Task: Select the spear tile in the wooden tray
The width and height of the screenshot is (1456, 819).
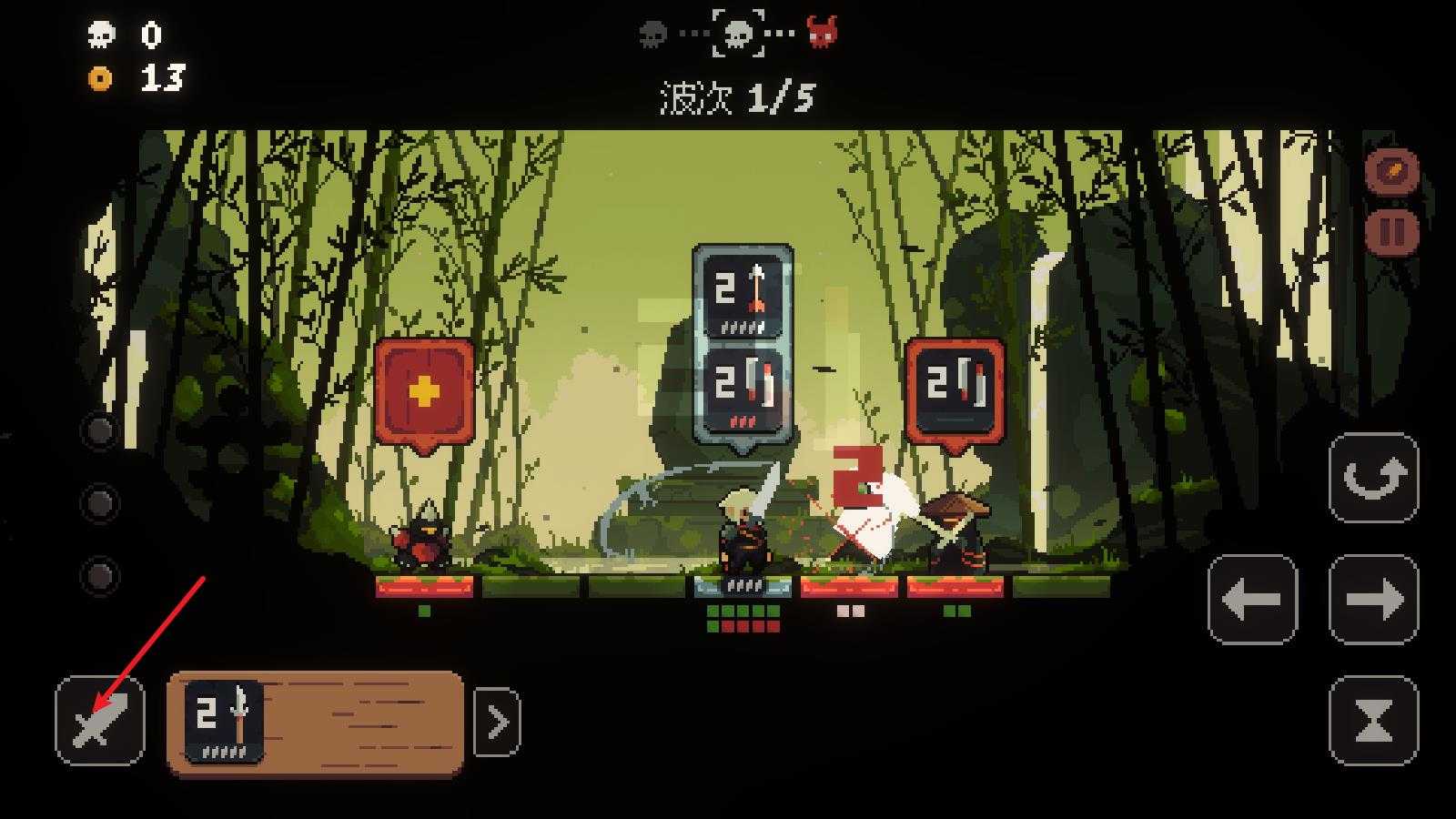Action: (224, 722)
